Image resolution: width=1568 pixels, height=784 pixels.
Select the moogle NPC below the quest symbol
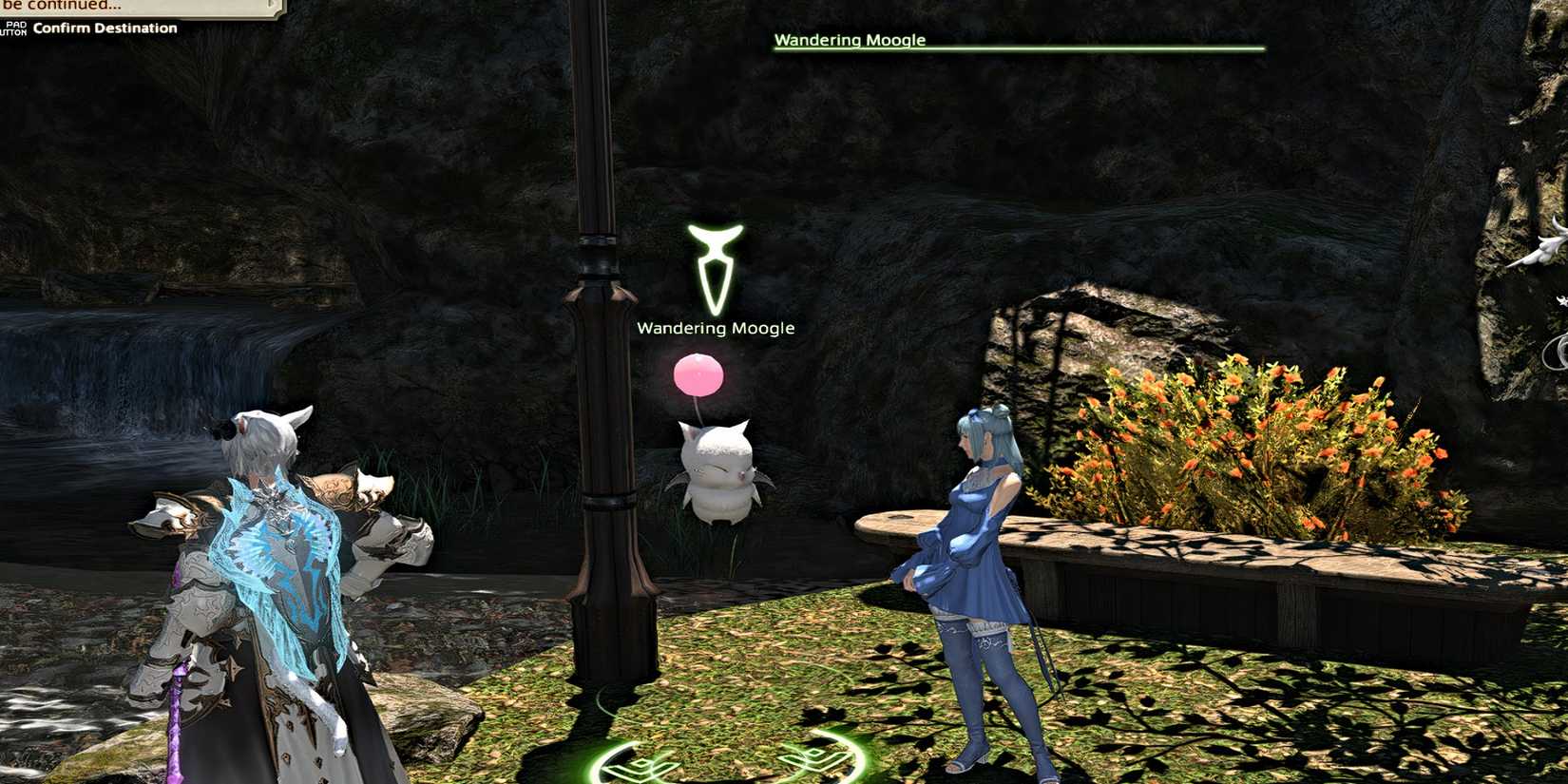pyautogui.click(x=717, y=475)
